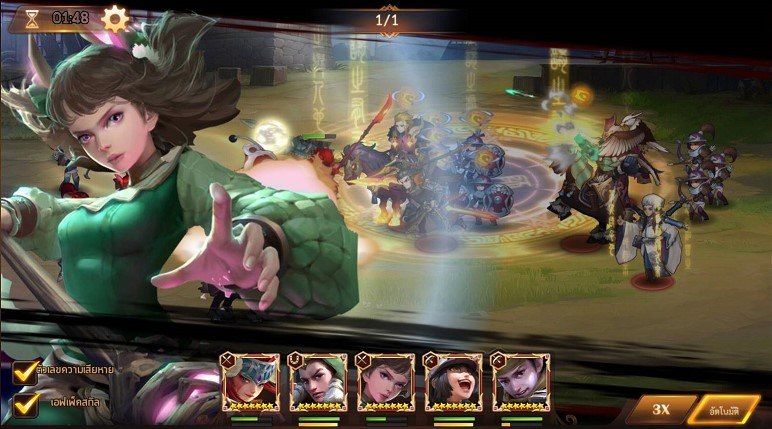Change the 3X battle speed

pyautogui.click(x=660, y=409)
